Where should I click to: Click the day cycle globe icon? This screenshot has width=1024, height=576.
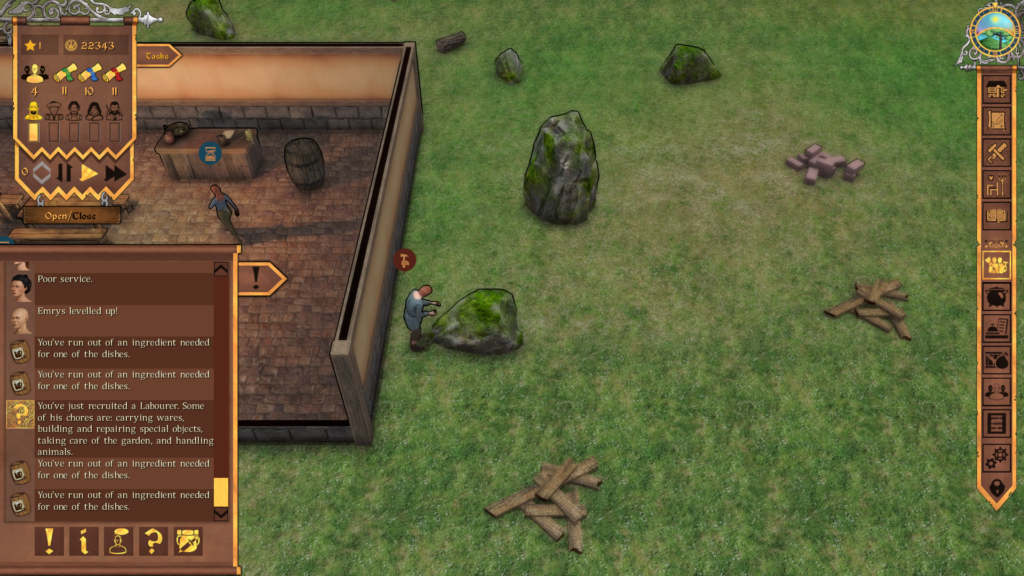[x=994, y=30]
